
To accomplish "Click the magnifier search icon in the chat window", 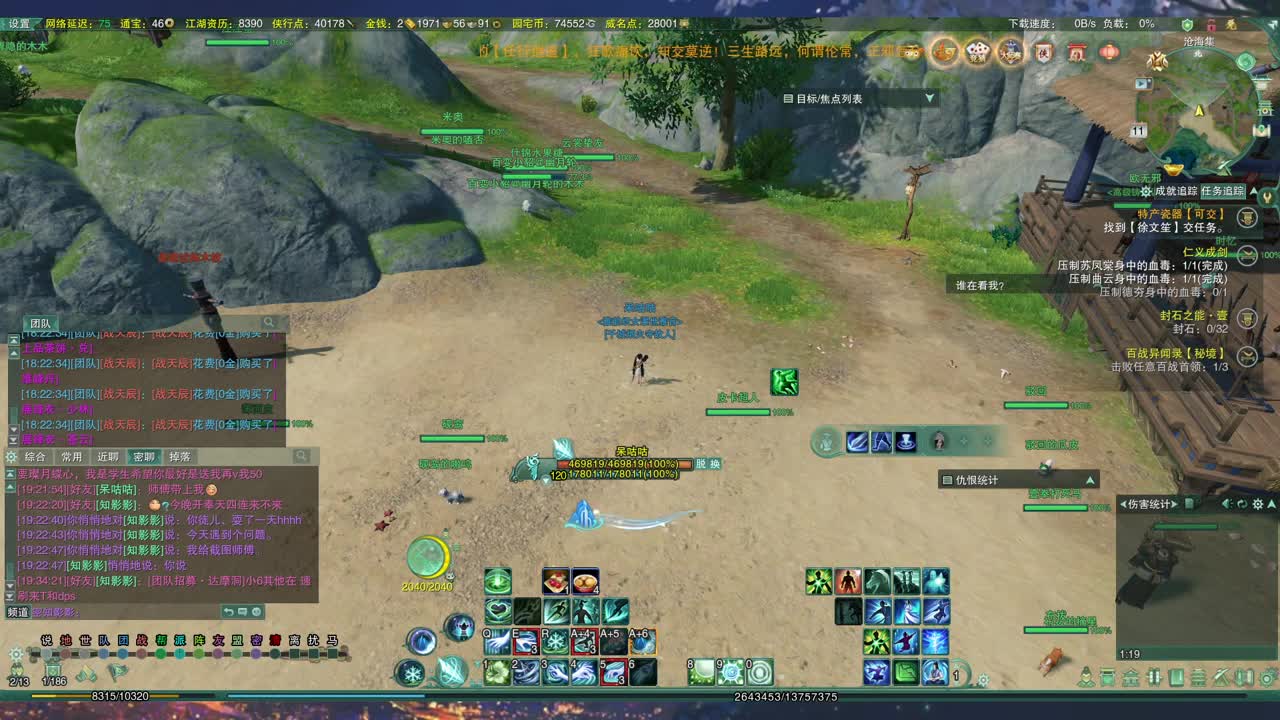I will point(302,456).
